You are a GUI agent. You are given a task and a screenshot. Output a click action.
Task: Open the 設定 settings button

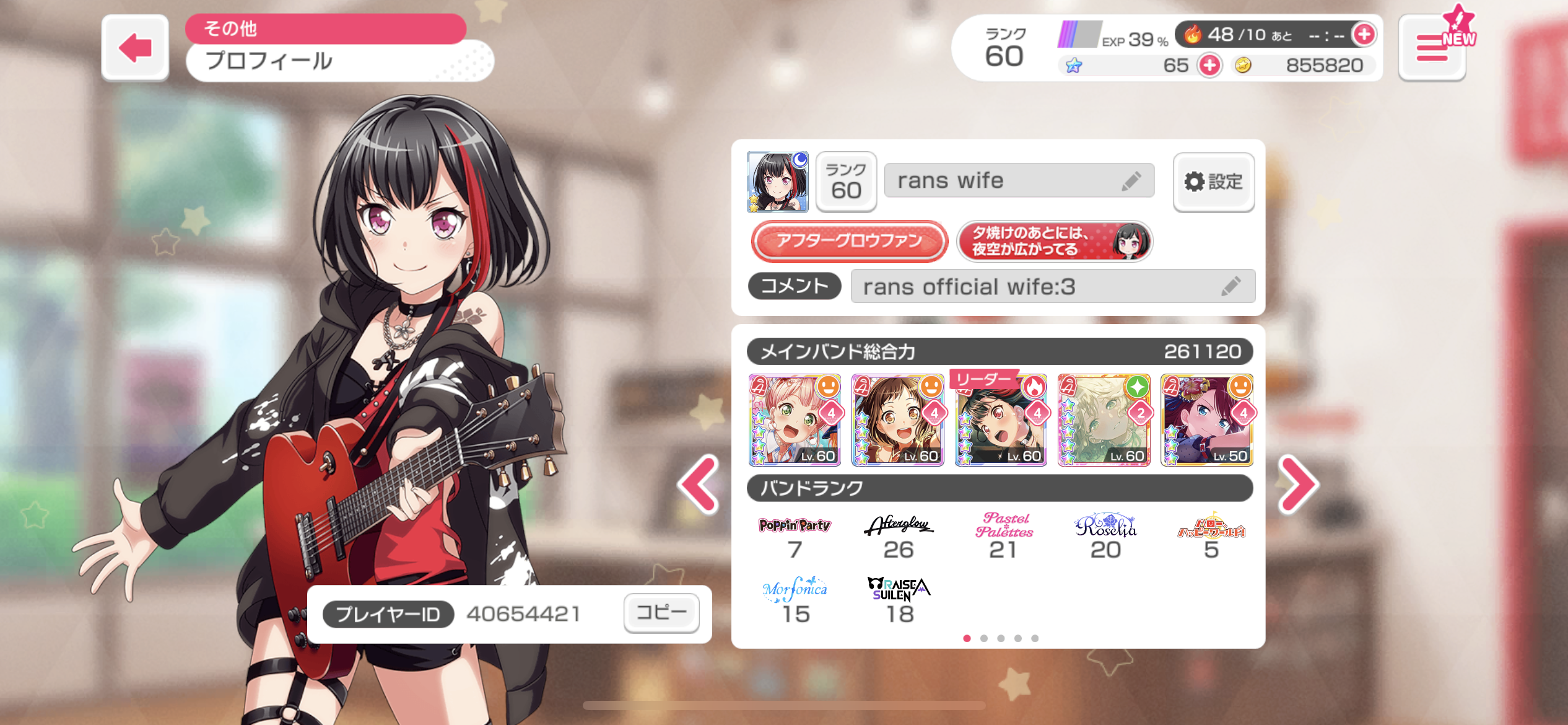coord(1213,182)
